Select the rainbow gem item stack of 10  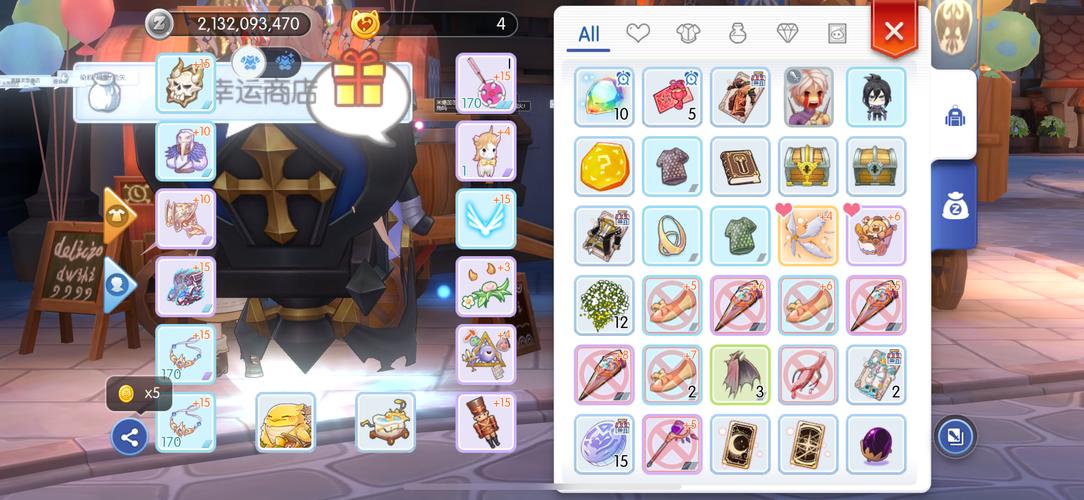point(604,97)
